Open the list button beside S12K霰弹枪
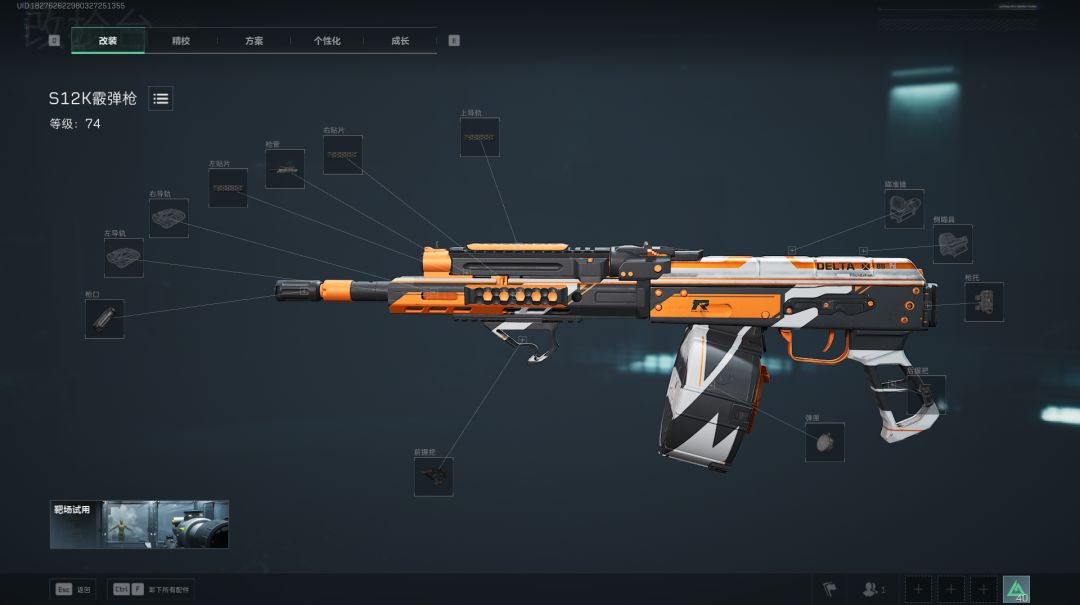This screenshot has width=1080, height=605. point(161,98)
